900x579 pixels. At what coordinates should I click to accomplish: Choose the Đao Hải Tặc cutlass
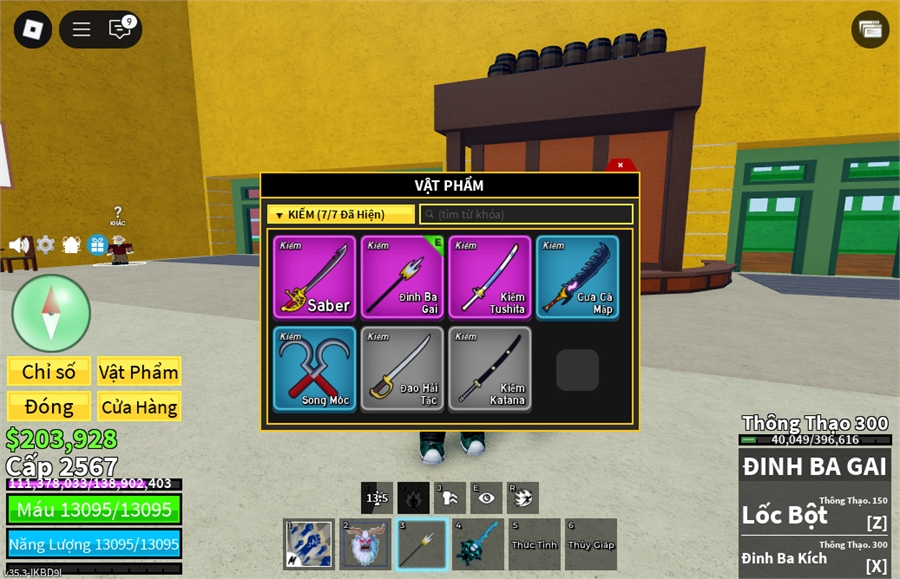(x=403, y=368)
